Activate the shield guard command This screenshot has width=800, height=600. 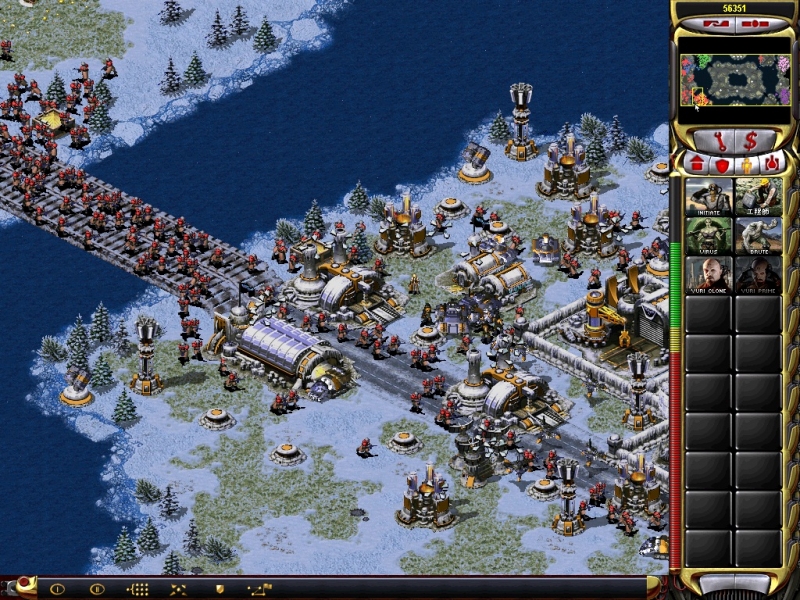pyautogui.click(x=218, y=589)
